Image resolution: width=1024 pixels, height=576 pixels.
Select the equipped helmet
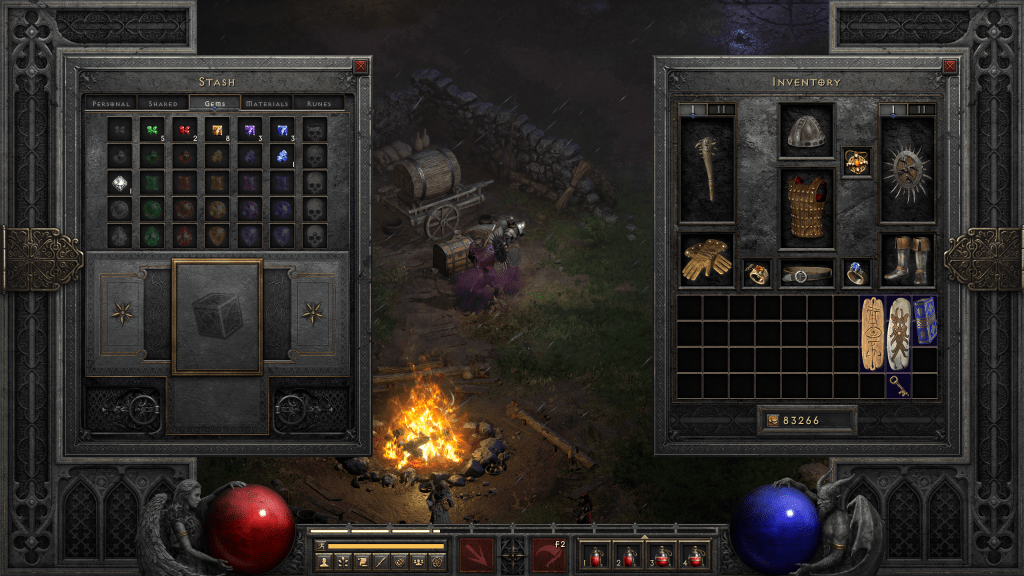click(x=806, y=131)
